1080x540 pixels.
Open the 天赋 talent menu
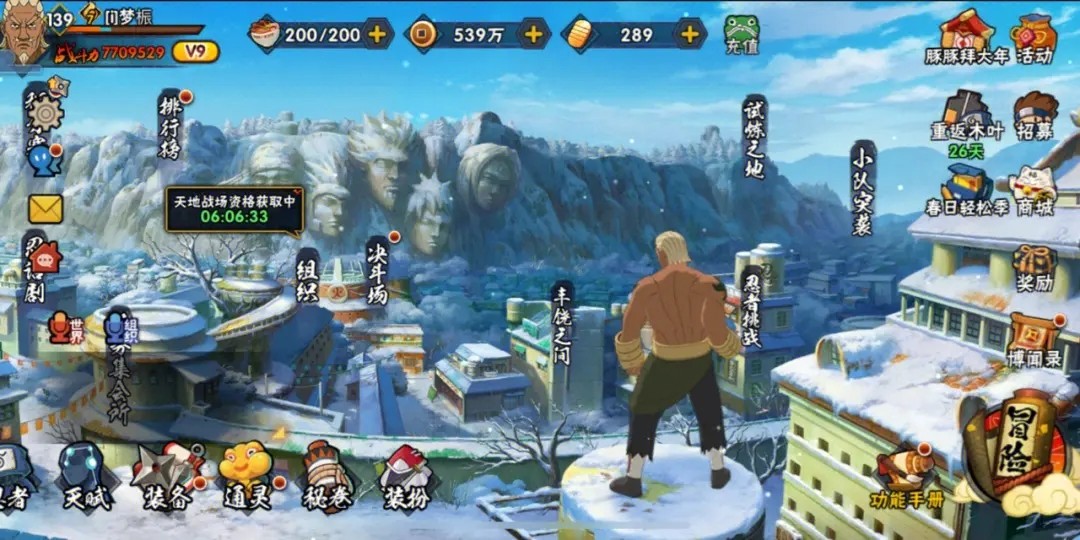86,476
